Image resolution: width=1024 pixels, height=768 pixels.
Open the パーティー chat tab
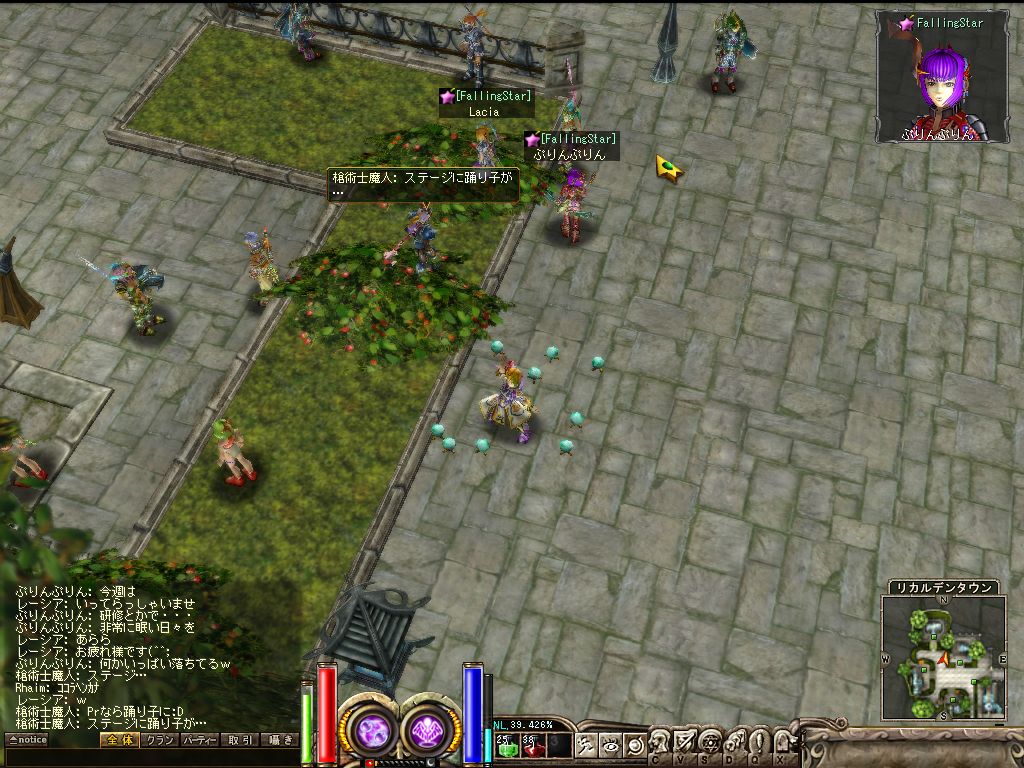tap(199, 740)
